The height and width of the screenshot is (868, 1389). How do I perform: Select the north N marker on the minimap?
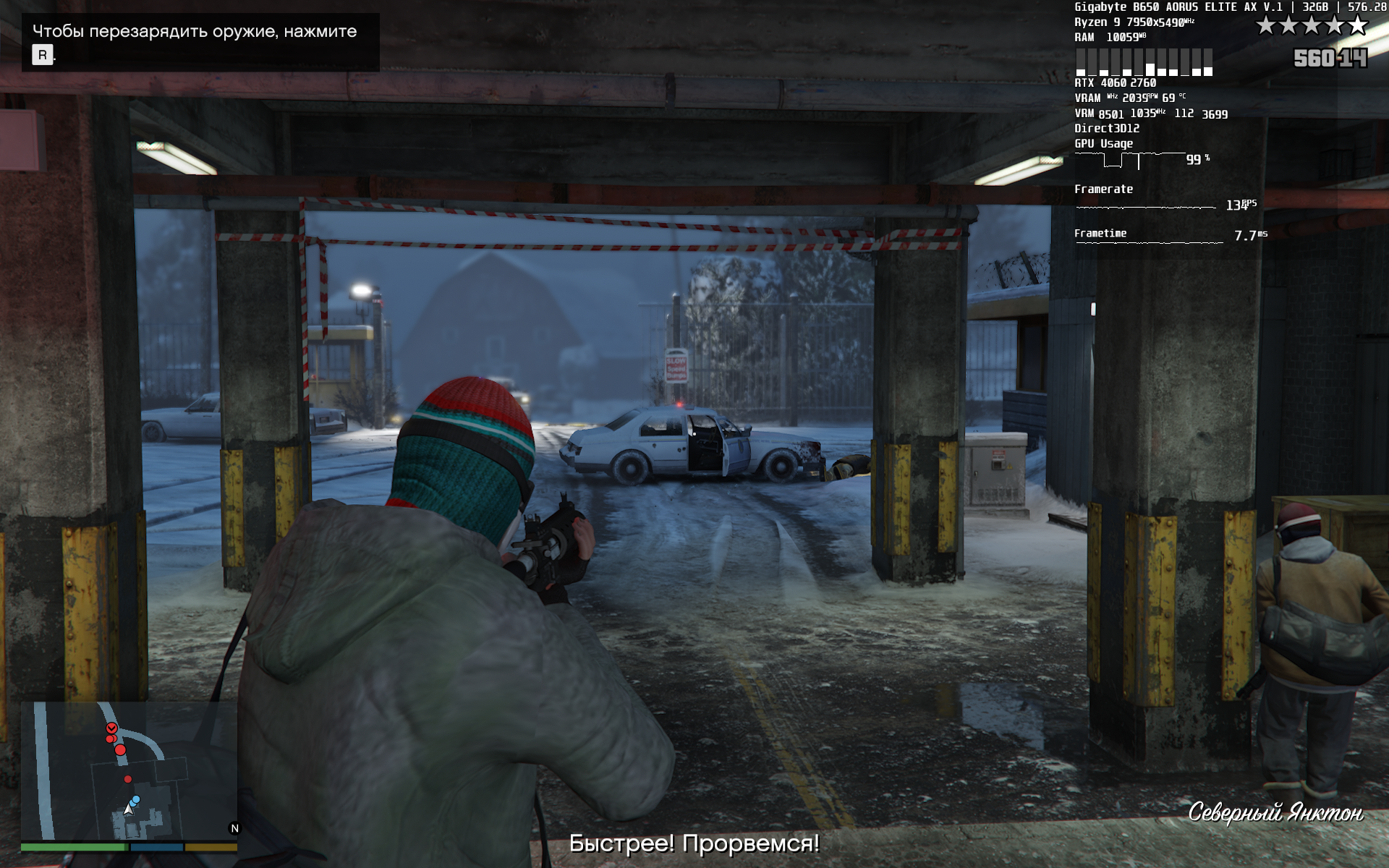click(x=234, y=828)
